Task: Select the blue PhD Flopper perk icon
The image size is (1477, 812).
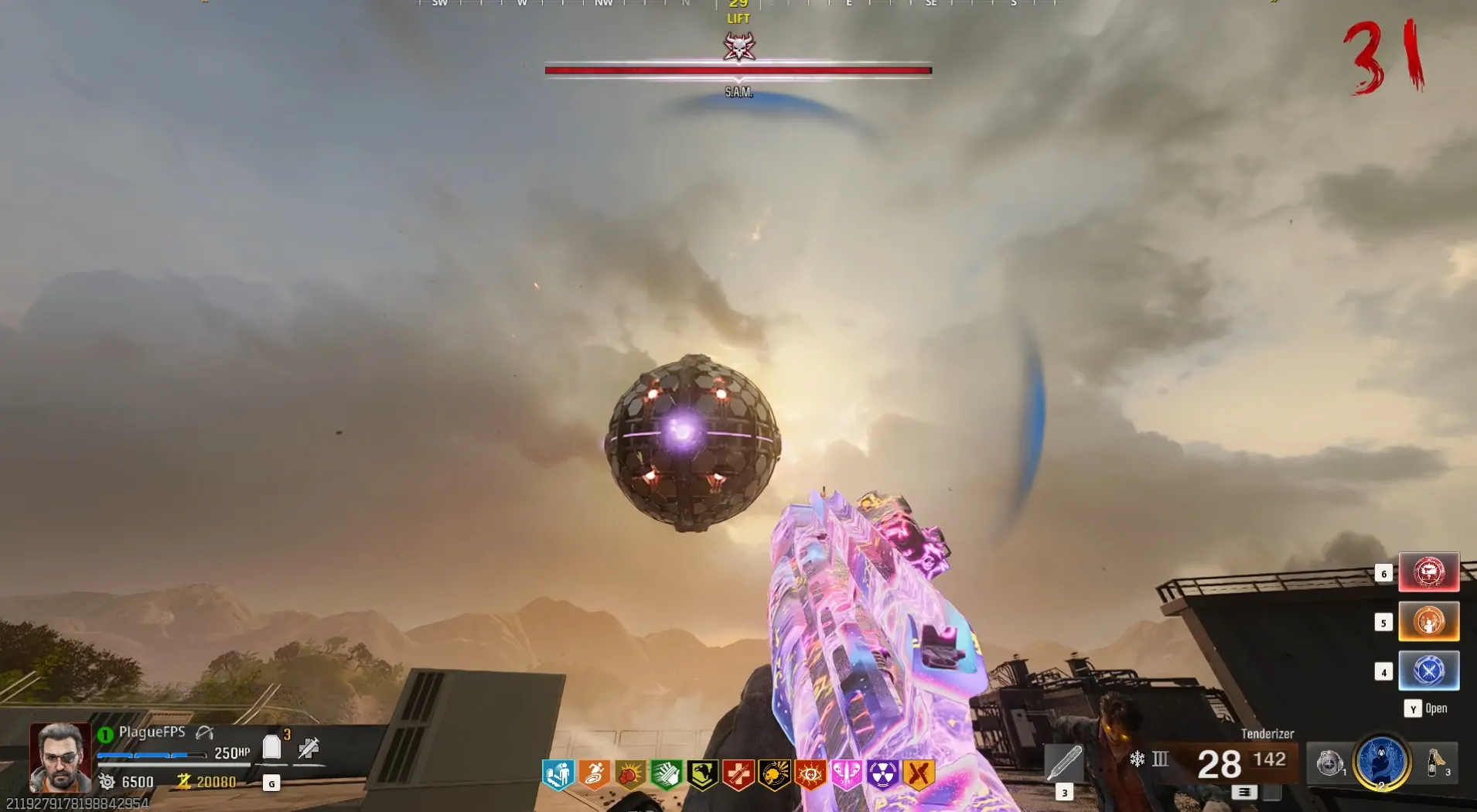Action: pos(558,774)
